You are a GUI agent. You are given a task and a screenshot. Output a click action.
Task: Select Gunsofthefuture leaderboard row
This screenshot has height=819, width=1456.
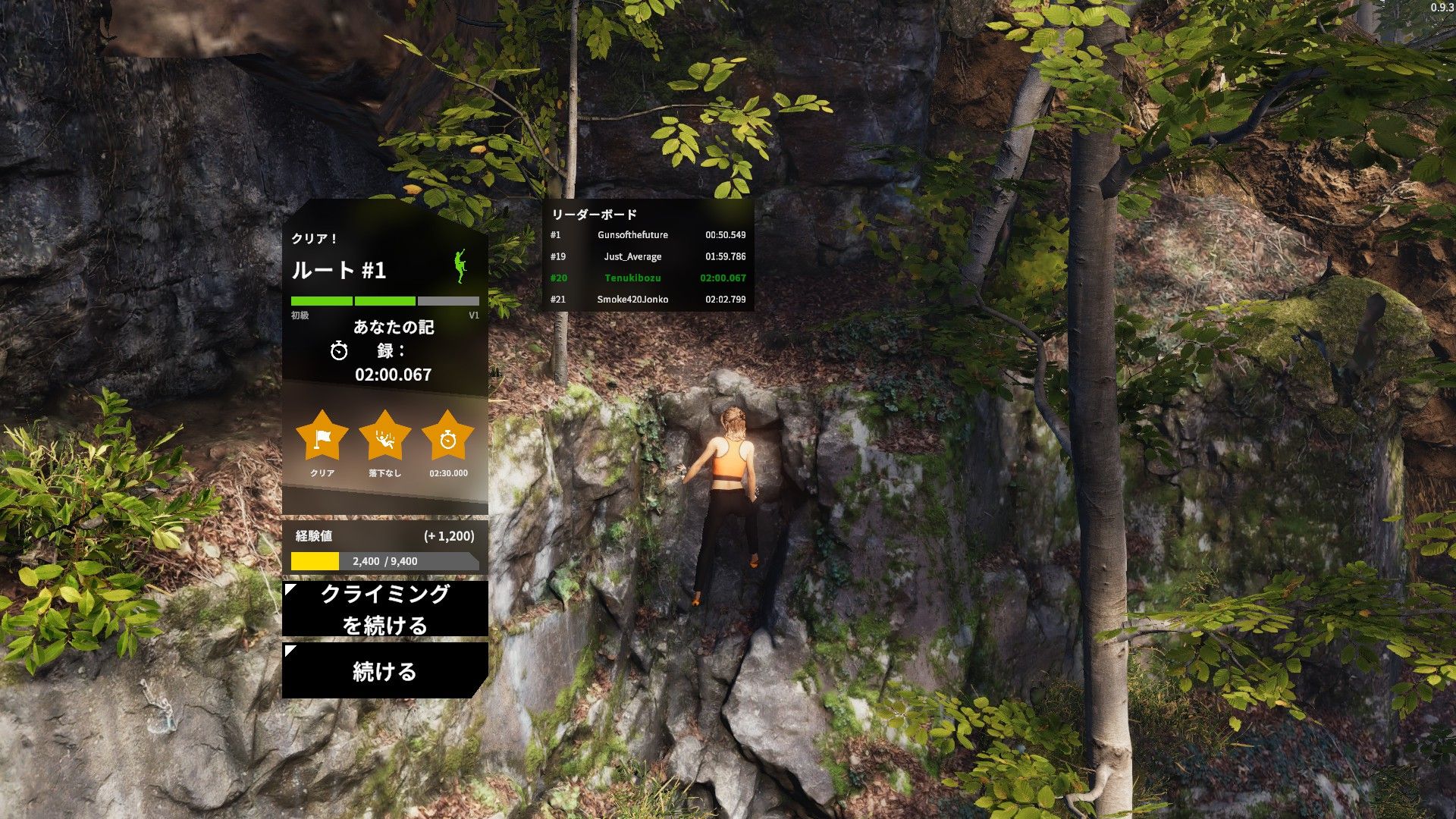point(648,235)
